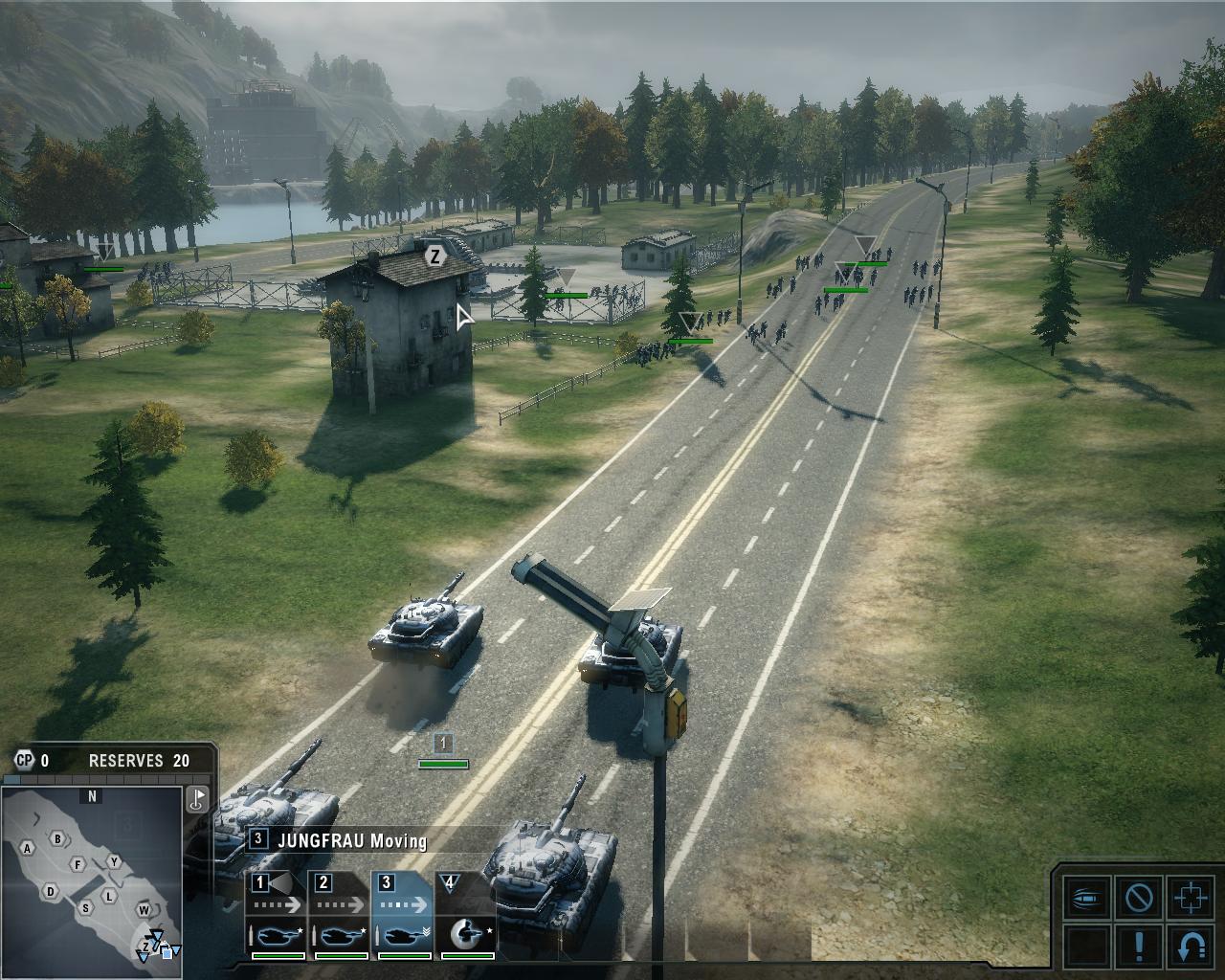Click objective marker B on the minimap
Image resolution: width=1225 pixels, height=980 pixels.
pyautogui.click(x=58, y=839)
